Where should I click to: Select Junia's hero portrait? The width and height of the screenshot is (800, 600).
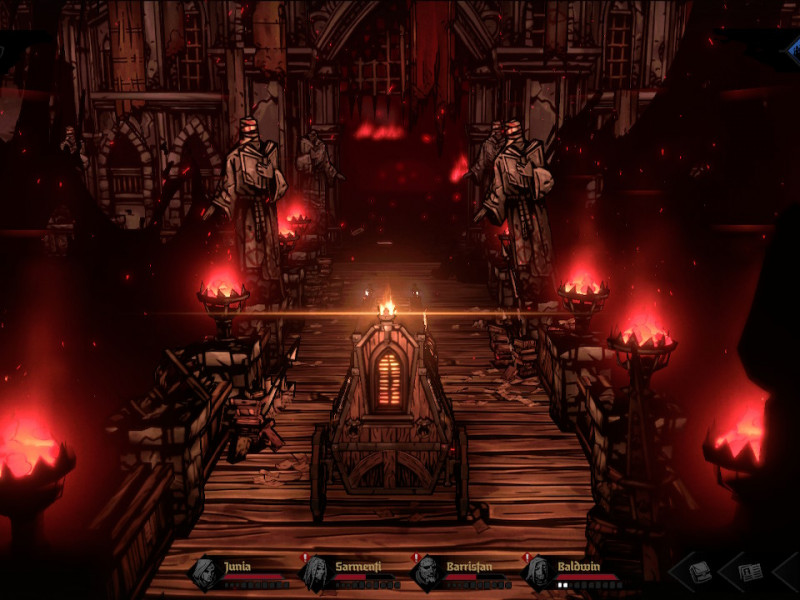coord(206,572)
